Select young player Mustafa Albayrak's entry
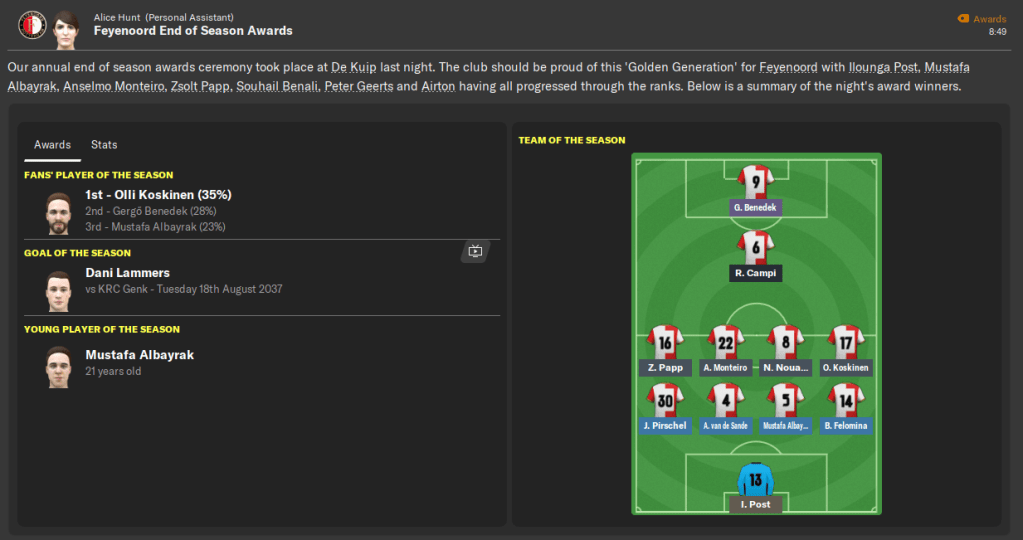The image size is (1023, 540). coord(141,355)
